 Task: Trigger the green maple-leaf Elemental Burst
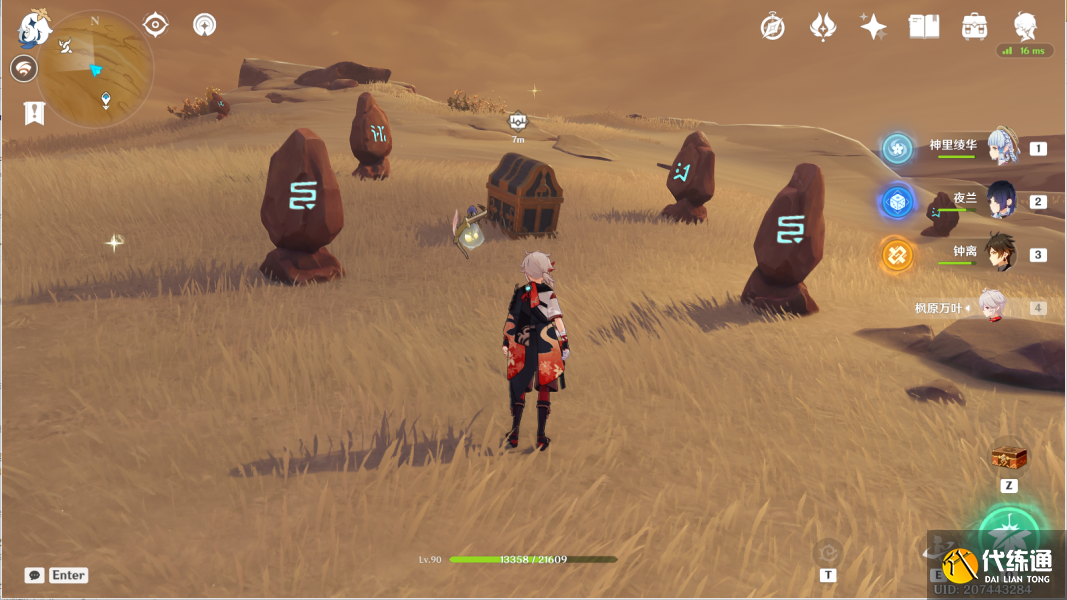click(1011, 535)
